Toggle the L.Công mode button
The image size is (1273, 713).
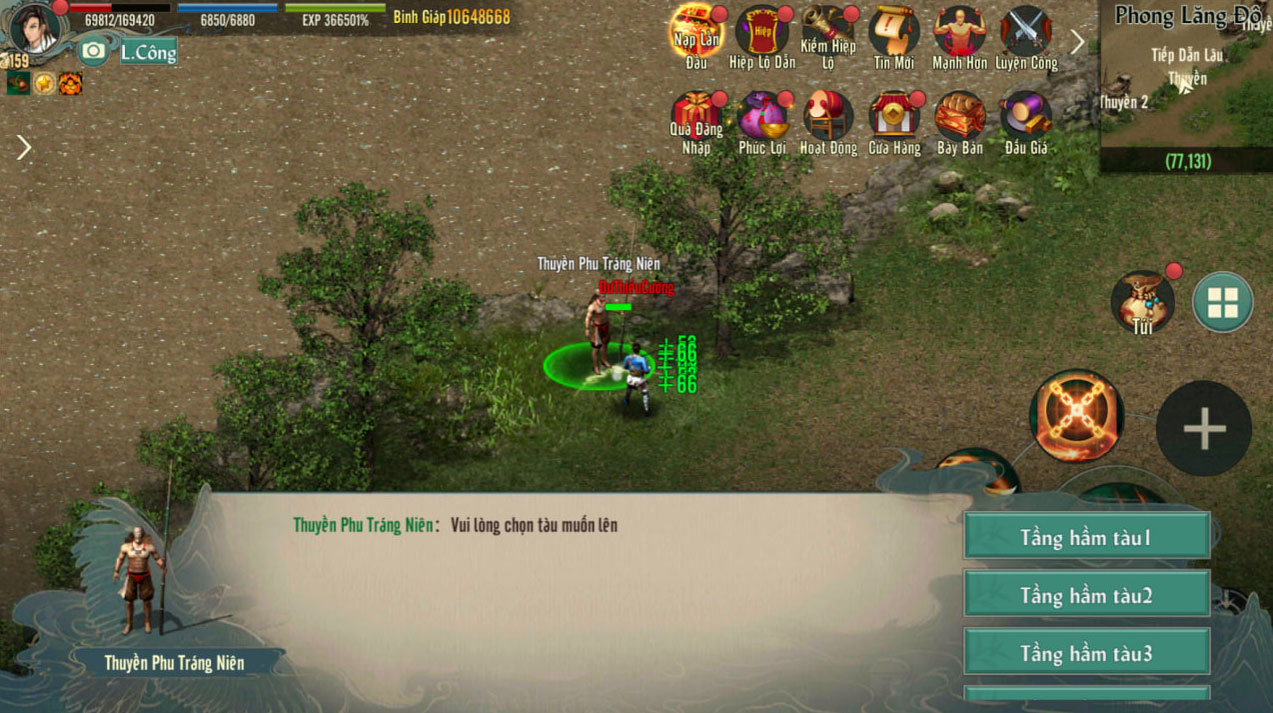[148, 52]
